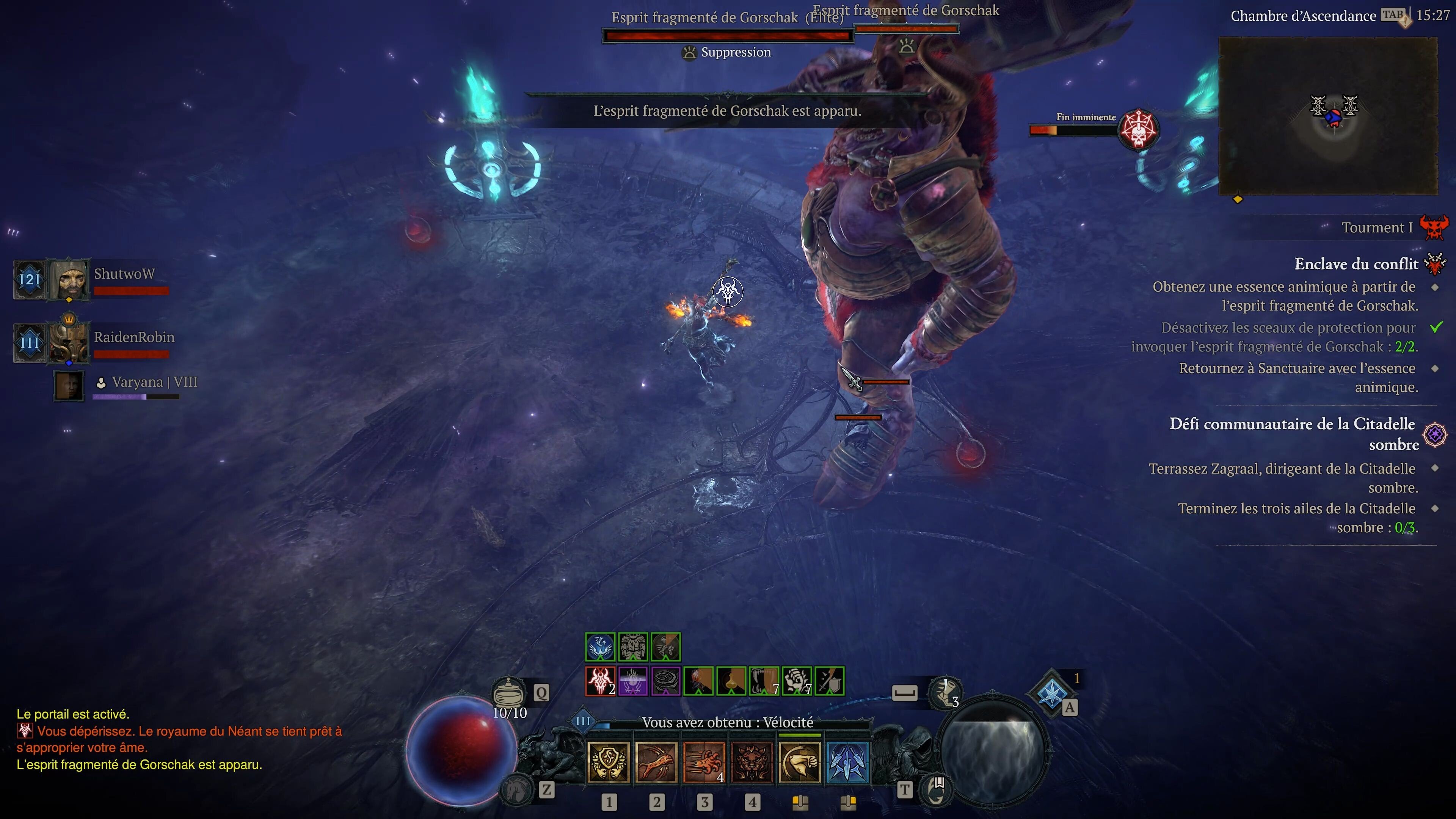Open the Chambre d'Ascendance minimap
Viewport: 1456px width, 819px height.
click(1328, 116)
